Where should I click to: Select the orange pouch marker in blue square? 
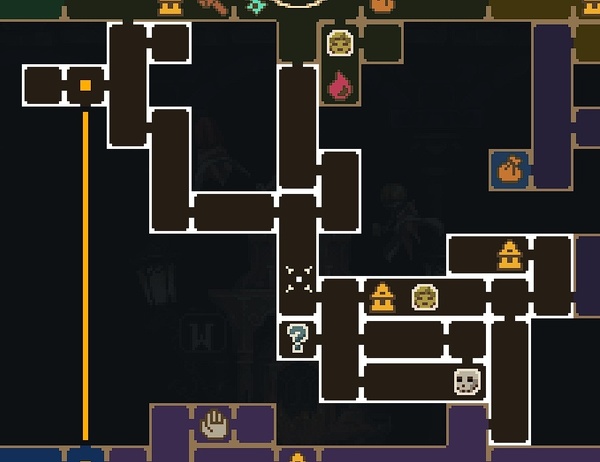(x=510, y=169)
